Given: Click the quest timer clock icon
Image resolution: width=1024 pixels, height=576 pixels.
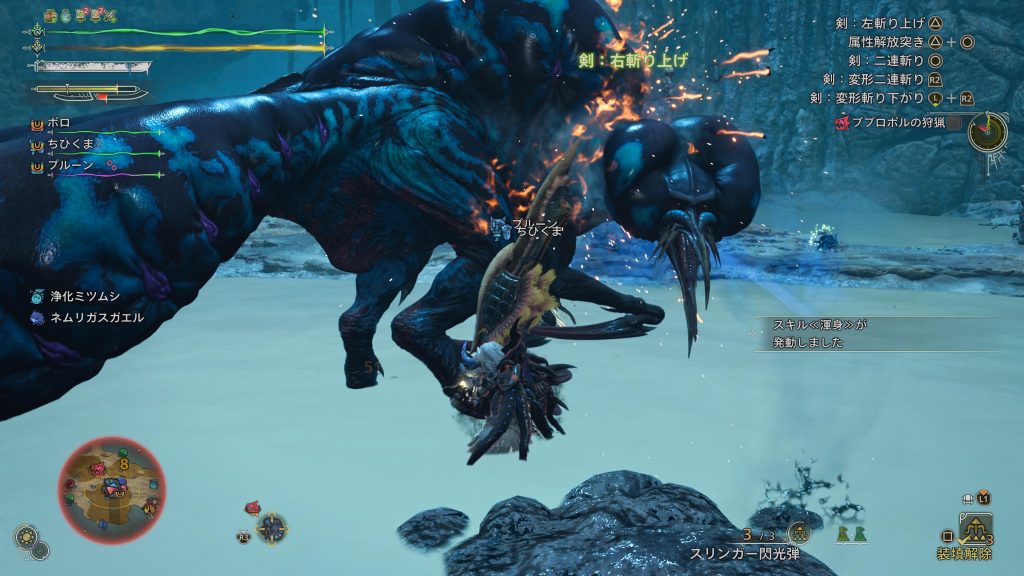Looking at the screenshot, I should click(986, 131).
